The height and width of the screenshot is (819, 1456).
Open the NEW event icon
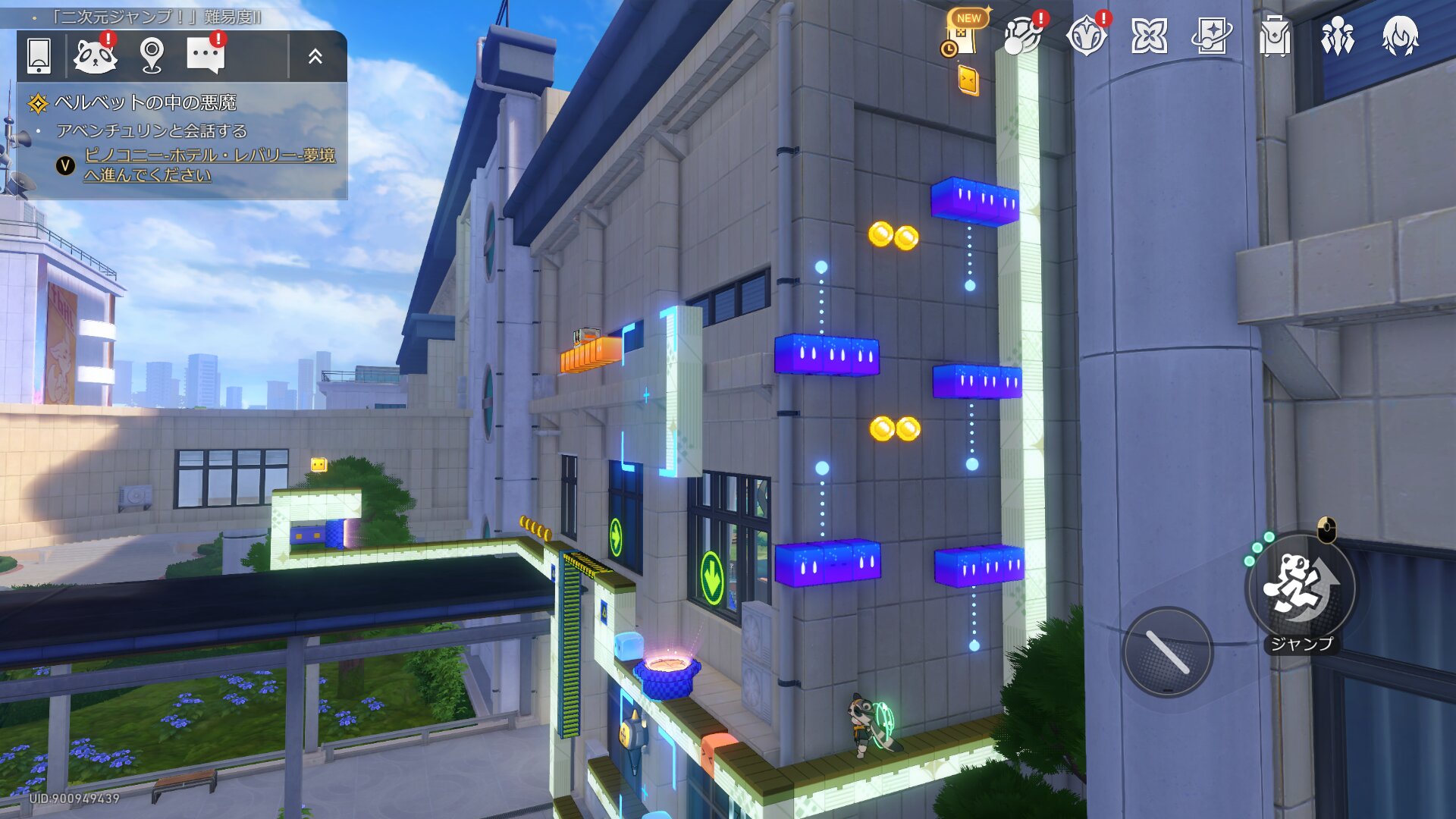click(x=963, y=35)
